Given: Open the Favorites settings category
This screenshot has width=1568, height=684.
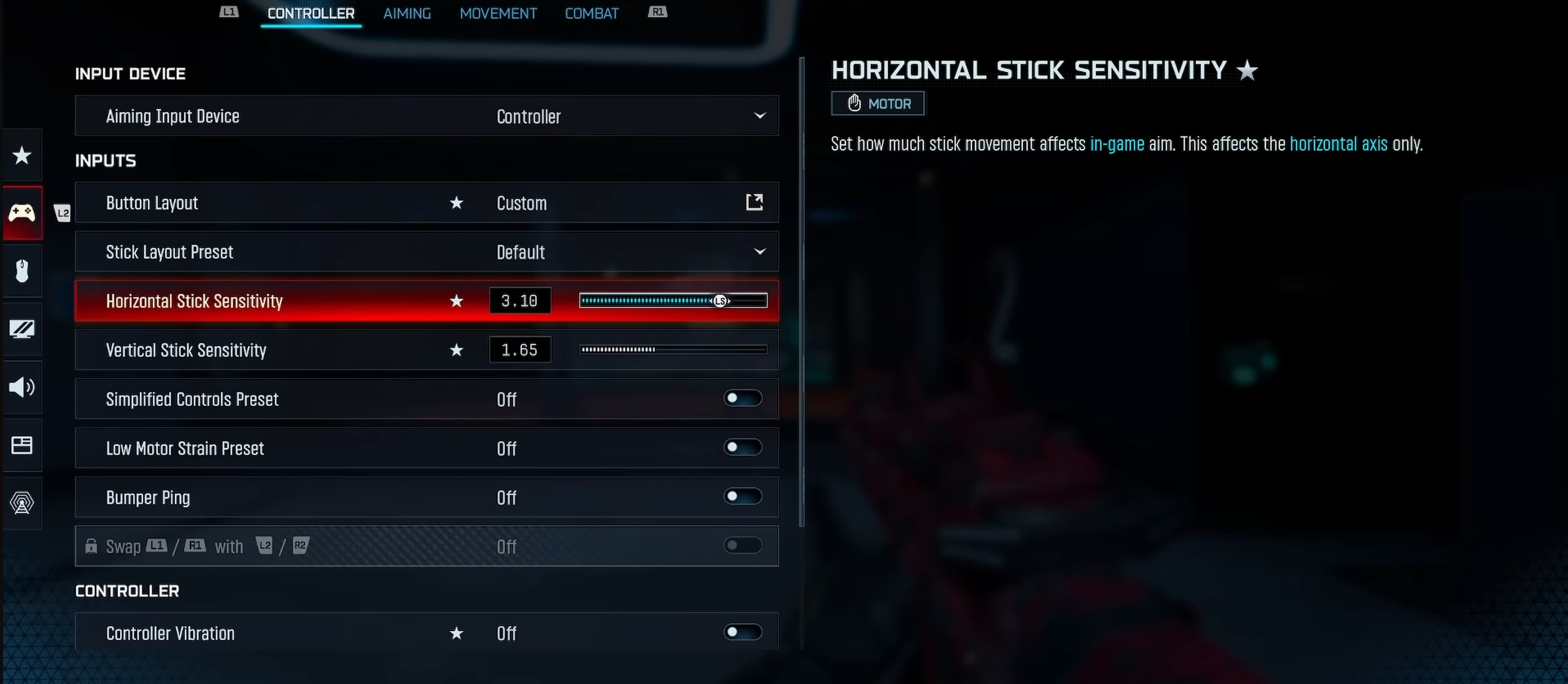Looking at the screenshot, I should click(22, 155).
